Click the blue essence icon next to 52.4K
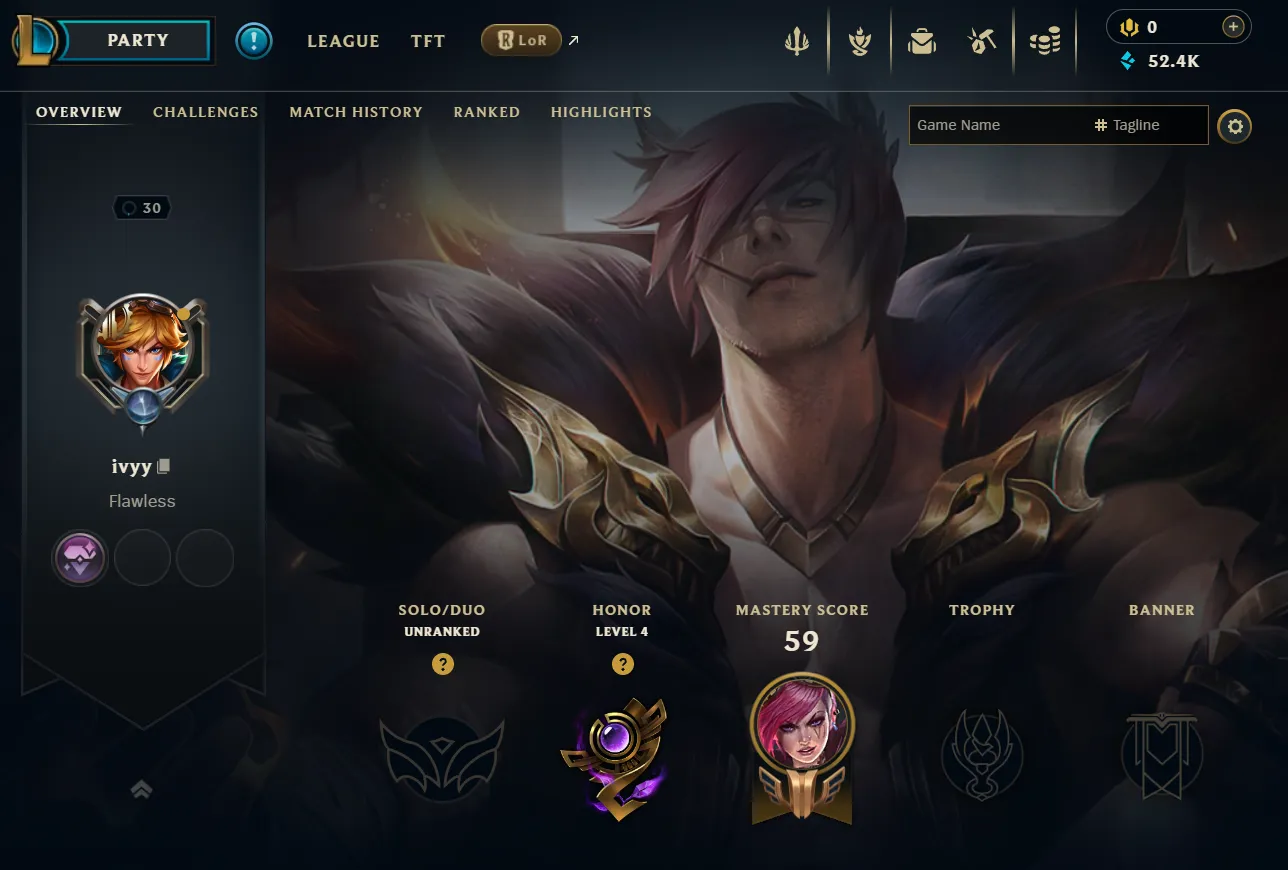This screenshot has height=870, width=1288. click(1128, 61)
